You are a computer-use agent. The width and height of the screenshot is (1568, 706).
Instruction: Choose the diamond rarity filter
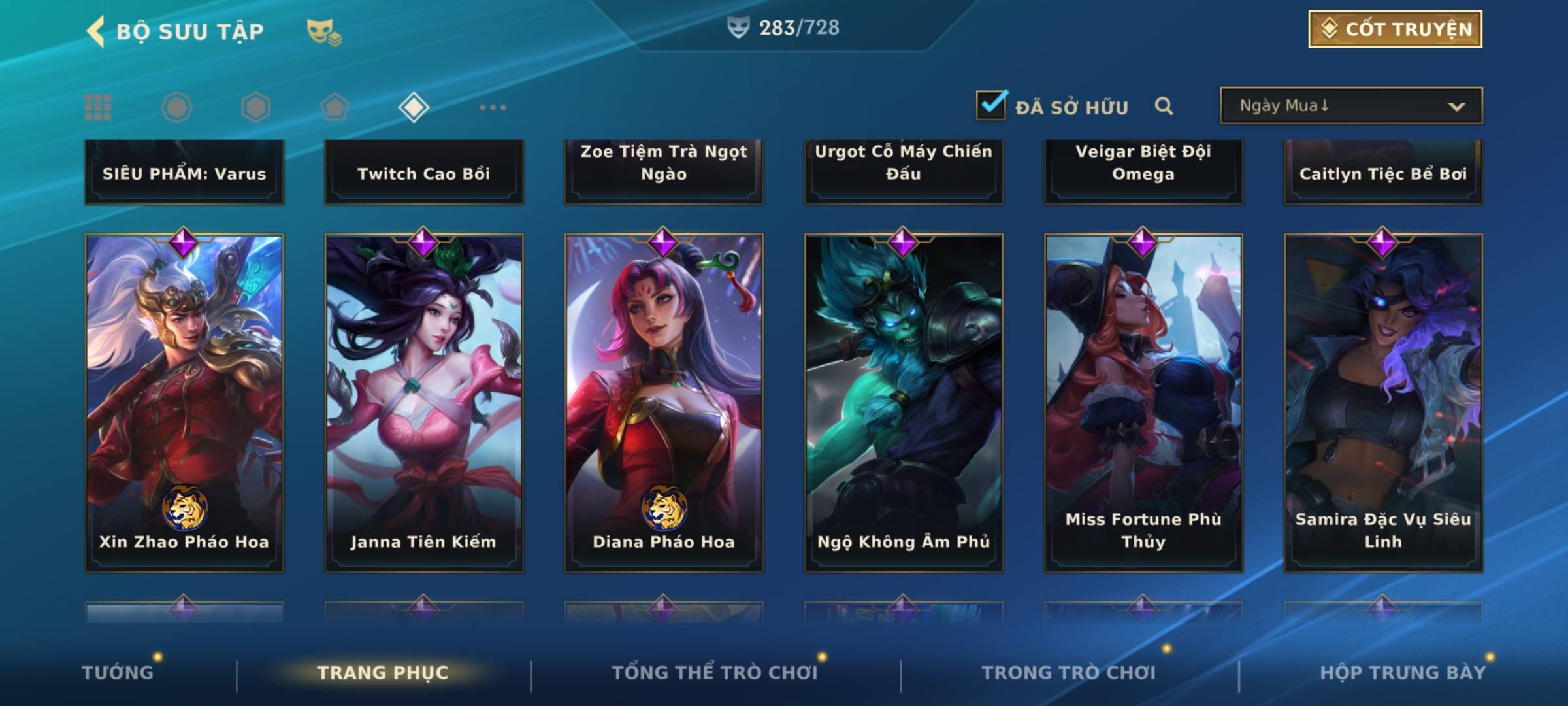pos(414,107)
